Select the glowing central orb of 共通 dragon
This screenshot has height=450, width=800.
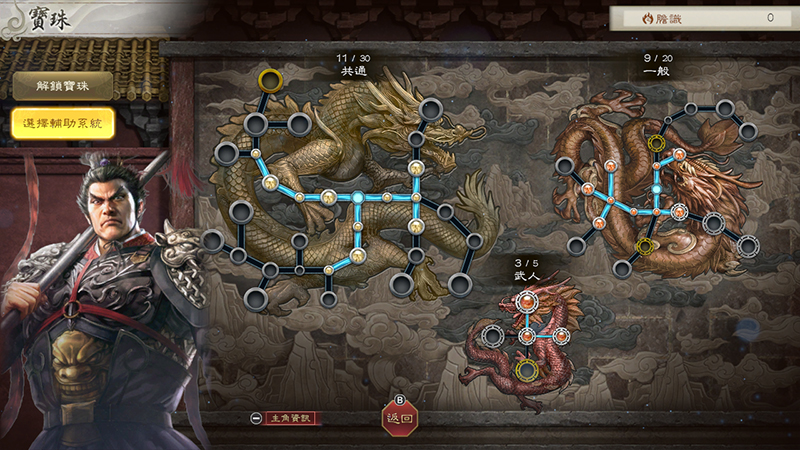(357, 197)
